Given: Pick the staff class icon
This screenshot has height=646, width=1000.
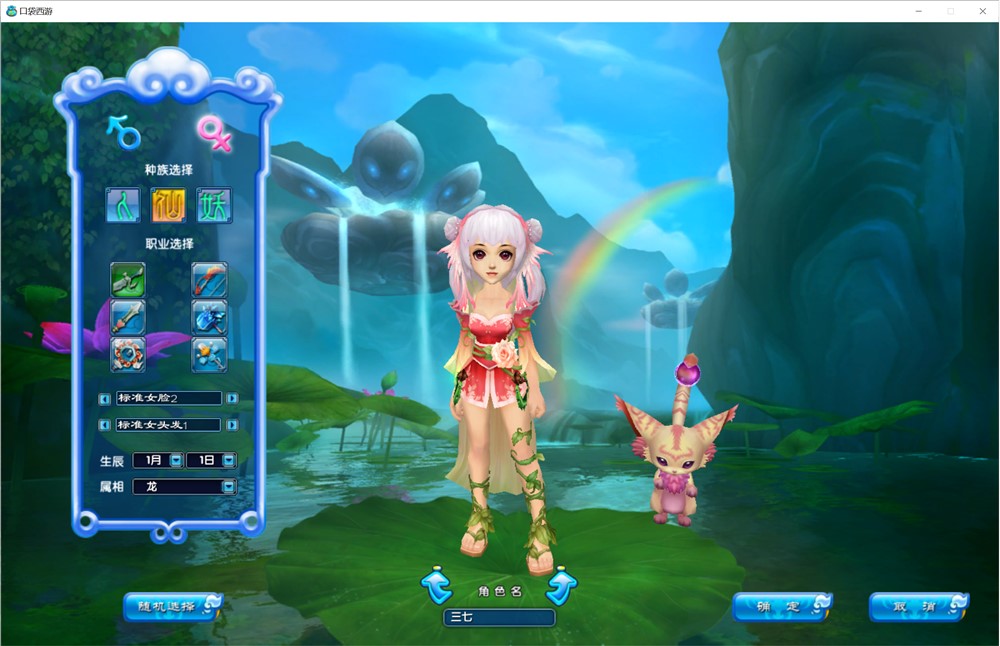Looking at the screenshot, I should [209, 354].
